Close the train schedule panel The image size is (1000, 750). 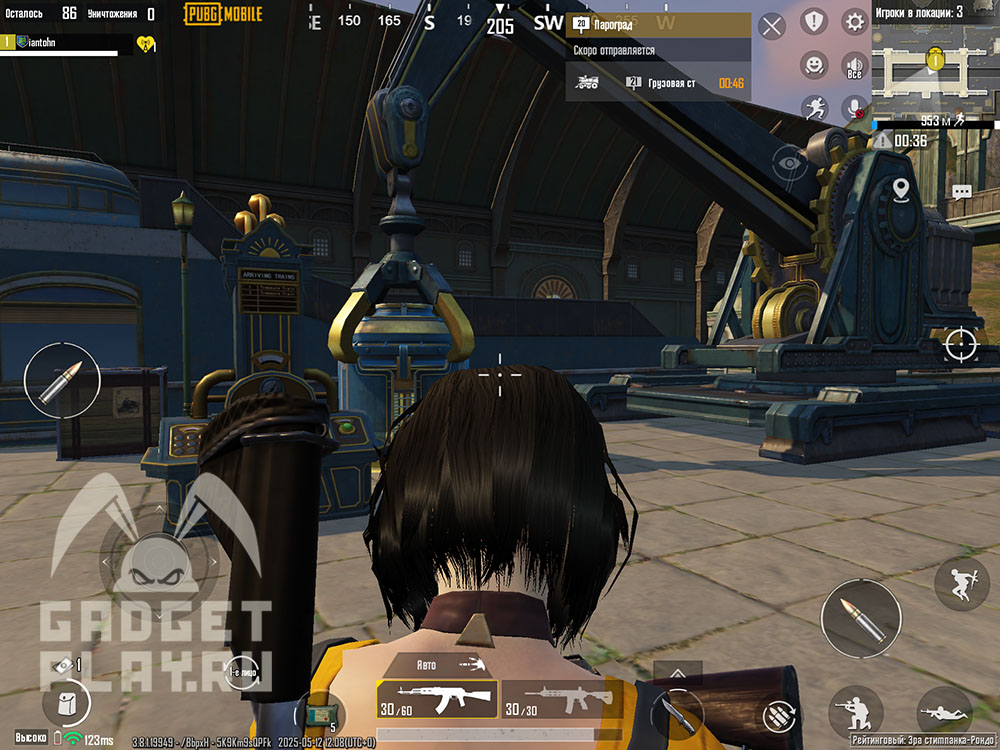(772, 26)
